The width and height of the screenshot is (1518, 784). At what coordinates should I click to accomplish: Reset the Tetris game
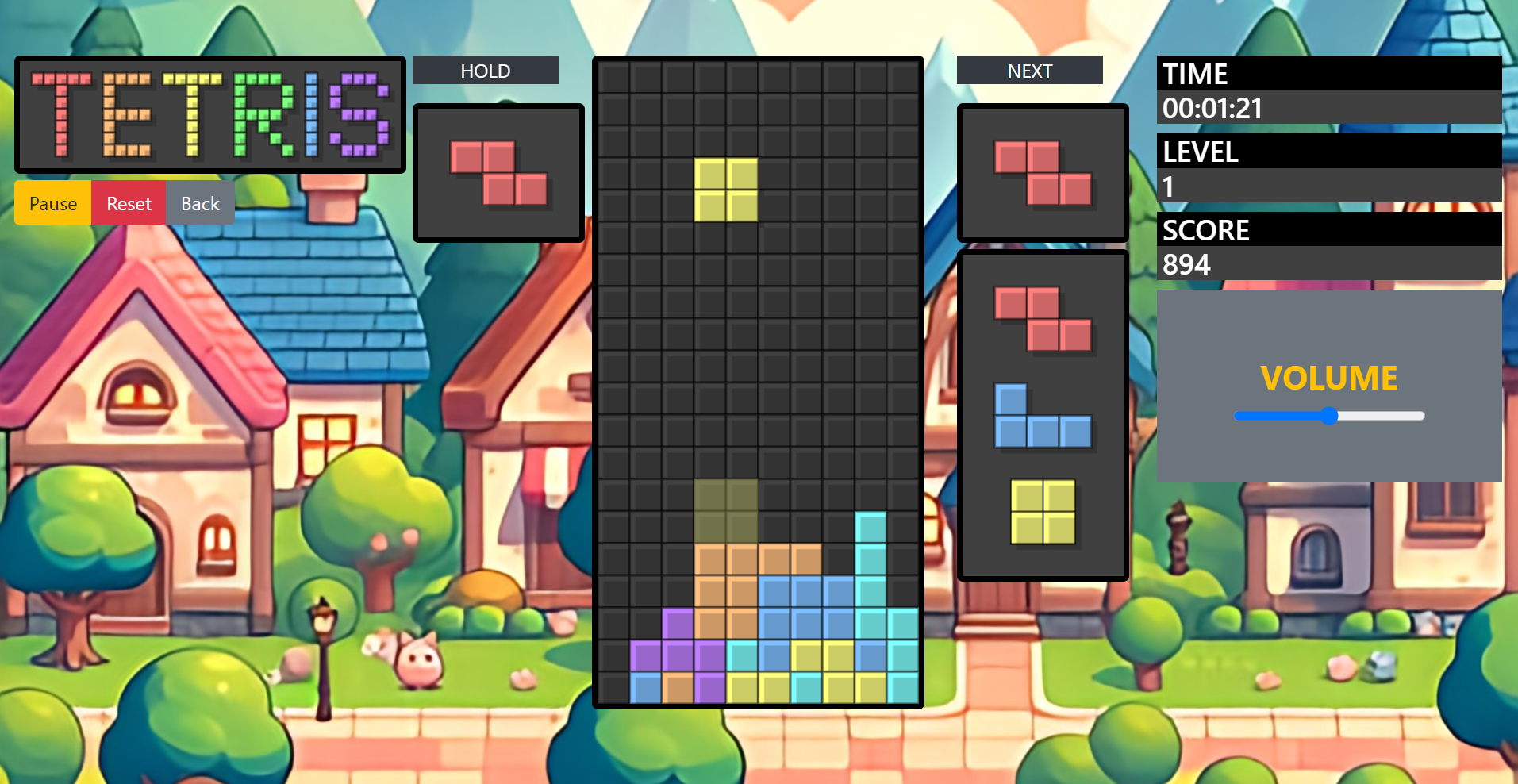point(128,203)
